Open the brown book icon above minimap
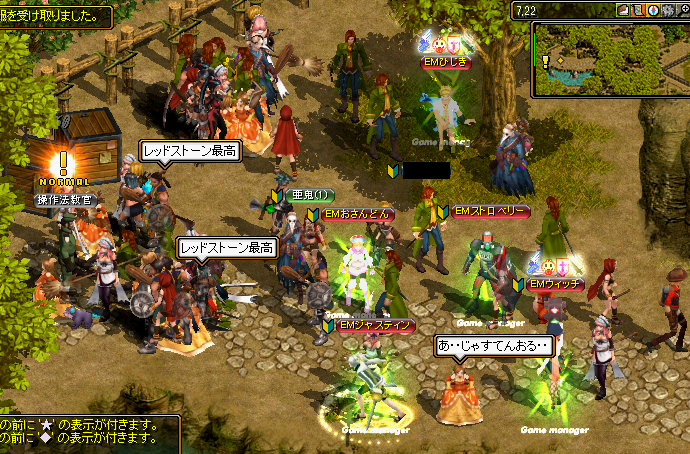690x454 pixels. [x=623, y=10]
